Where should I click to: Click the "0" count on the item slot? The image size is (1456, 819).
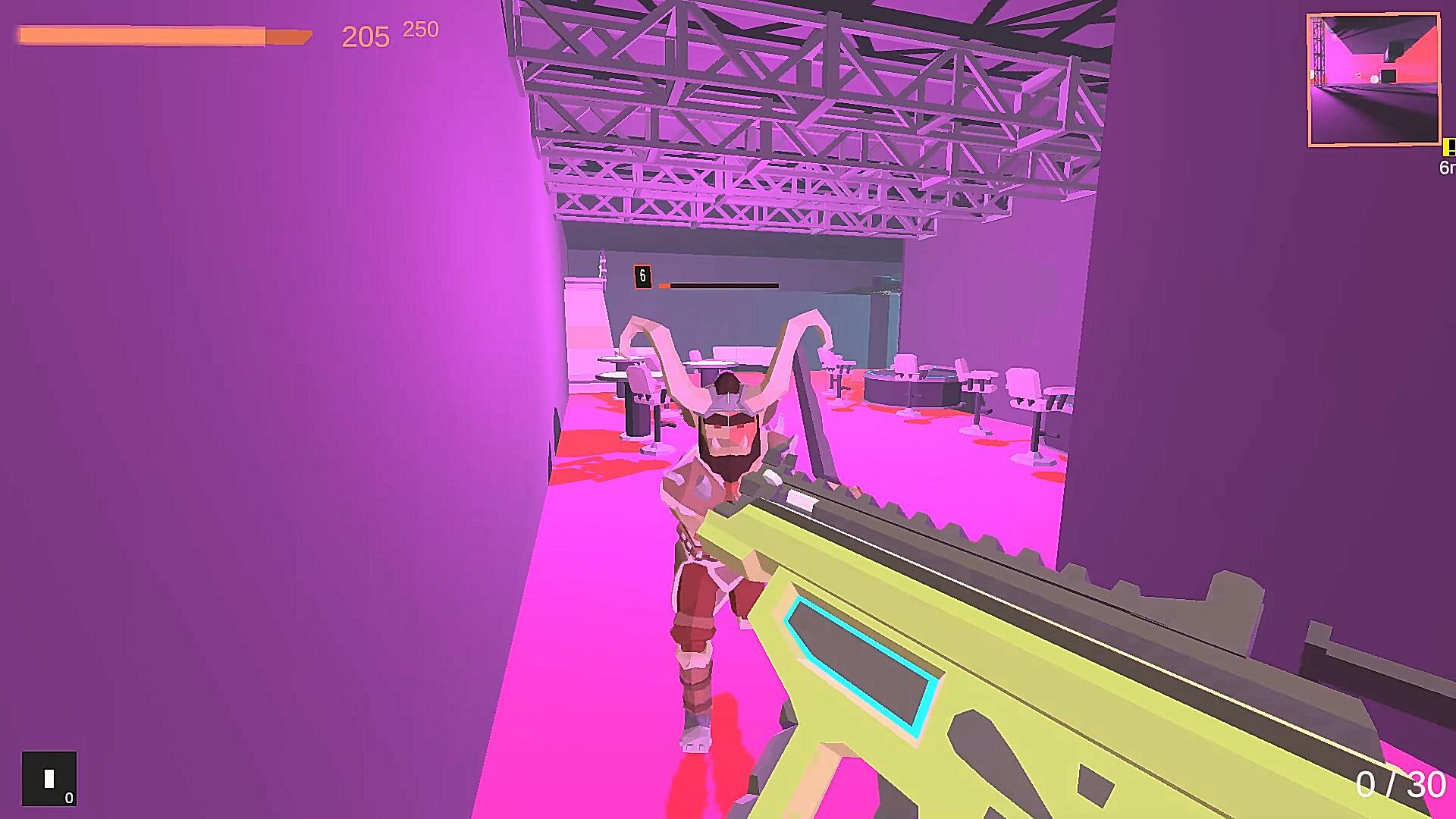pyautogui.click(x=67, y=798)
